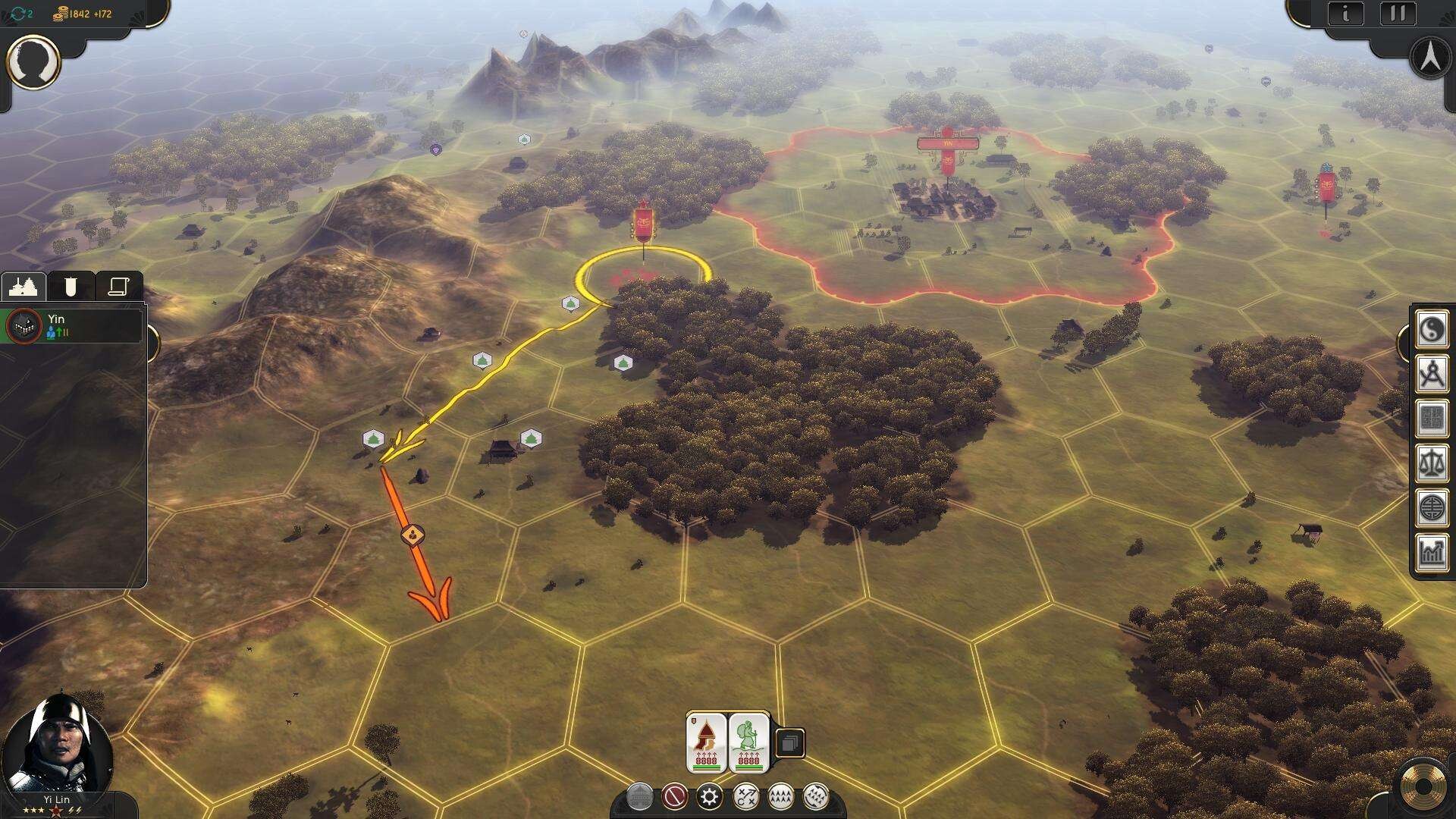Open the yin-yang panel button
This screenshot has width=1456, height=819.
[1432, 331]
